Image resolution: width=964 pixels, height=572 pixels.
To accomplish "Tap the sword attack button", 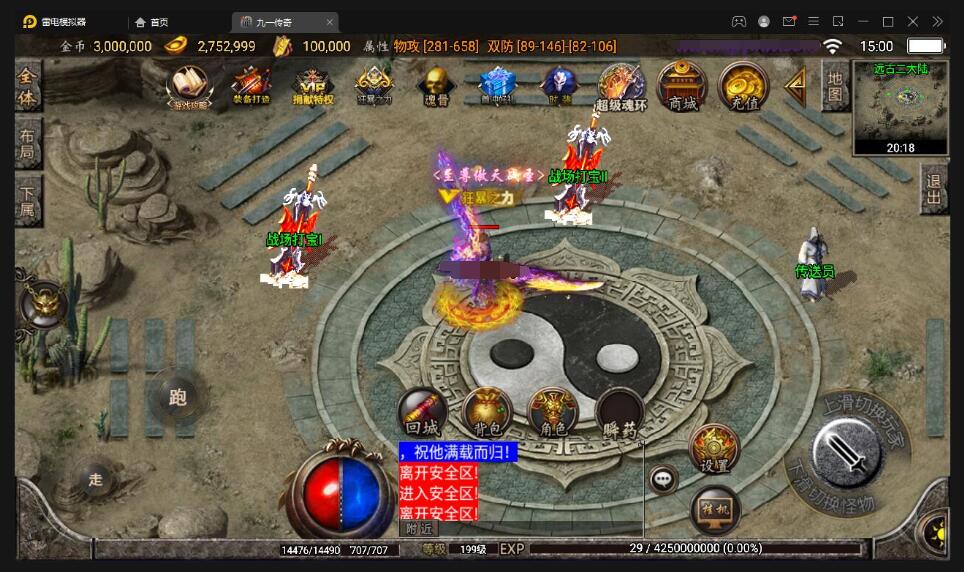I will point(846,455).
